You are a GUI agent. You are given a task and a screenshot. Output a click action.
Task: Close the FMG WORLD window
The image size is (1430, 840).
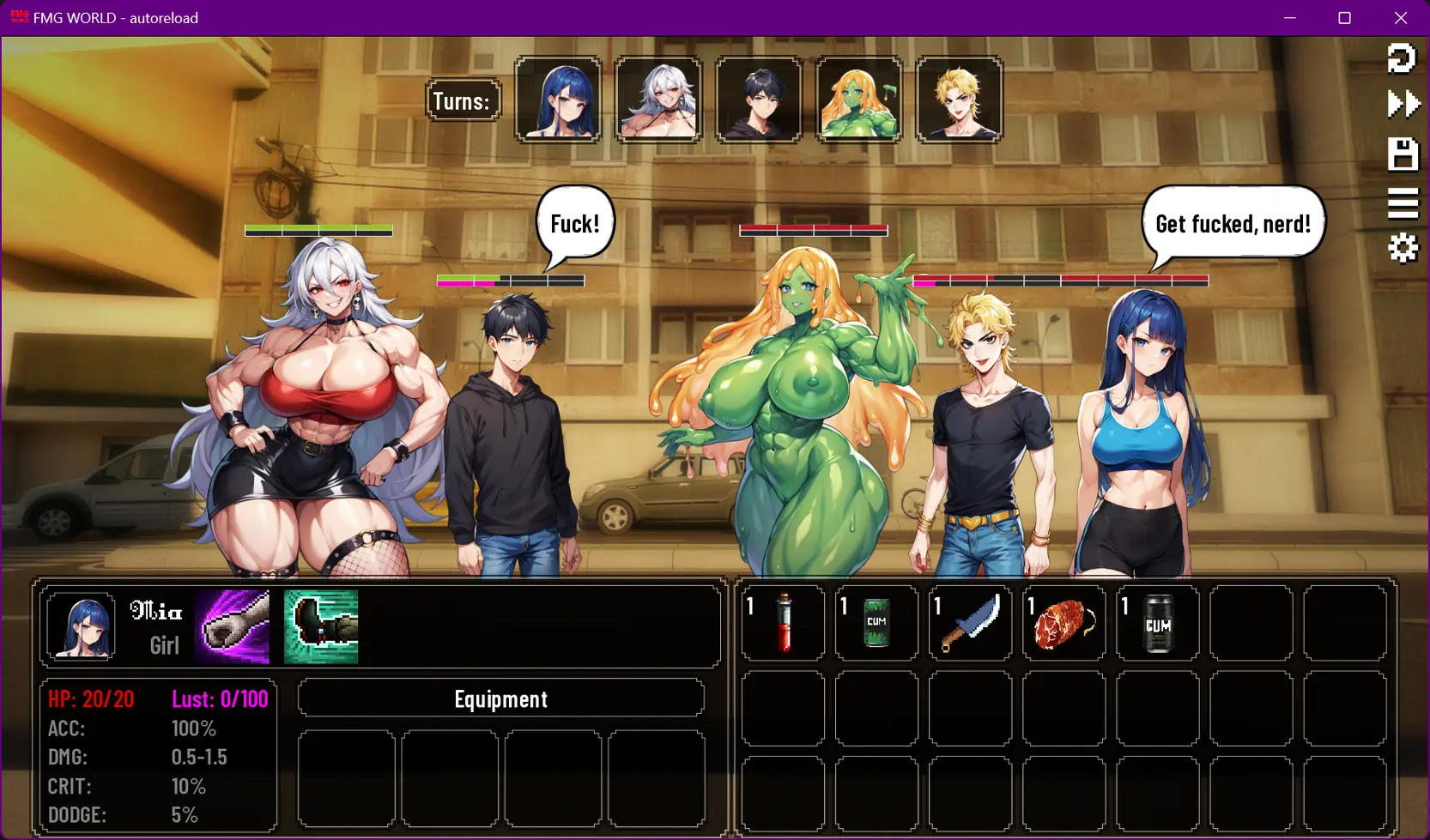click(x=1401, y=18)
